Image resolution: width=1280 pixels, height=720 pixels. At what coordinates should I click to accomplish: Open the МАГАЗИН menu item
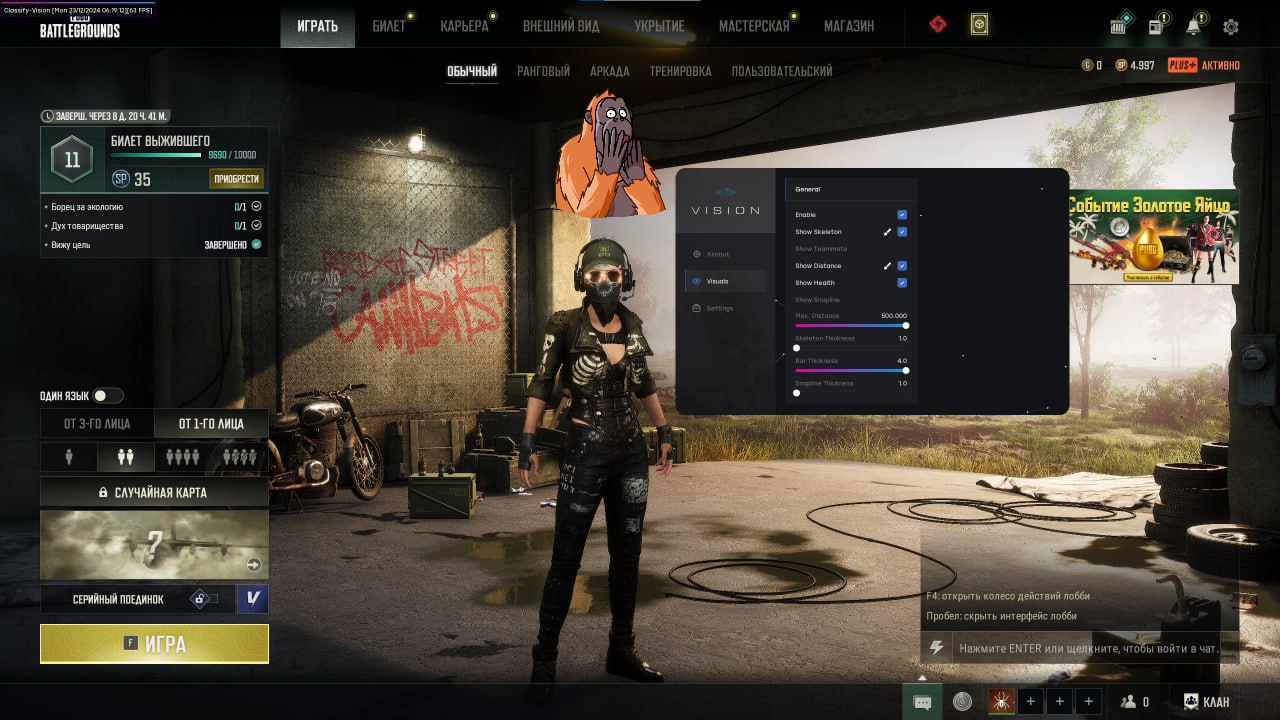[x=848, y=27]
